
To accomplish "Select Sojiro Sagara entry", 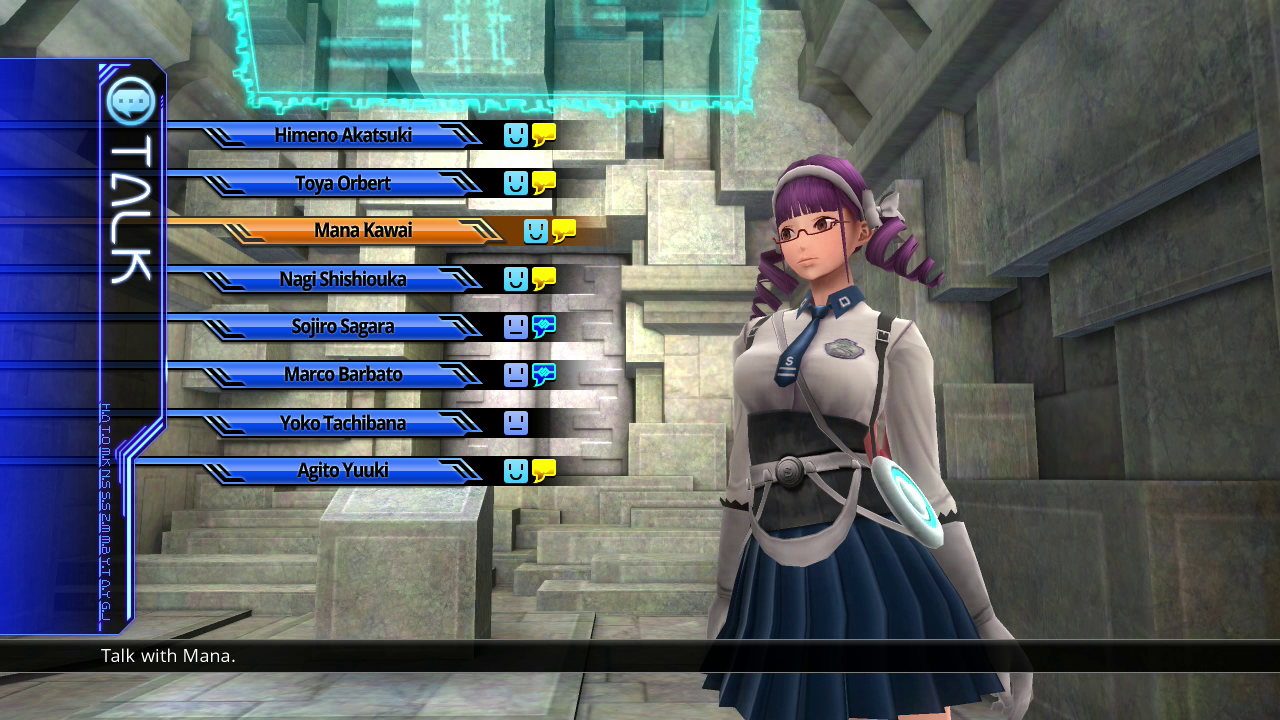I will click(342, 327).
